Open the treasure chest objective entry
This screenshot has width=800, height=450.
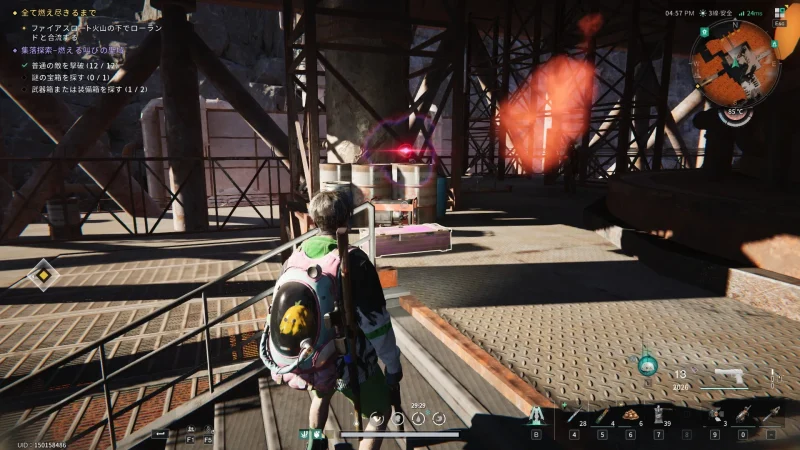point(70,76)
